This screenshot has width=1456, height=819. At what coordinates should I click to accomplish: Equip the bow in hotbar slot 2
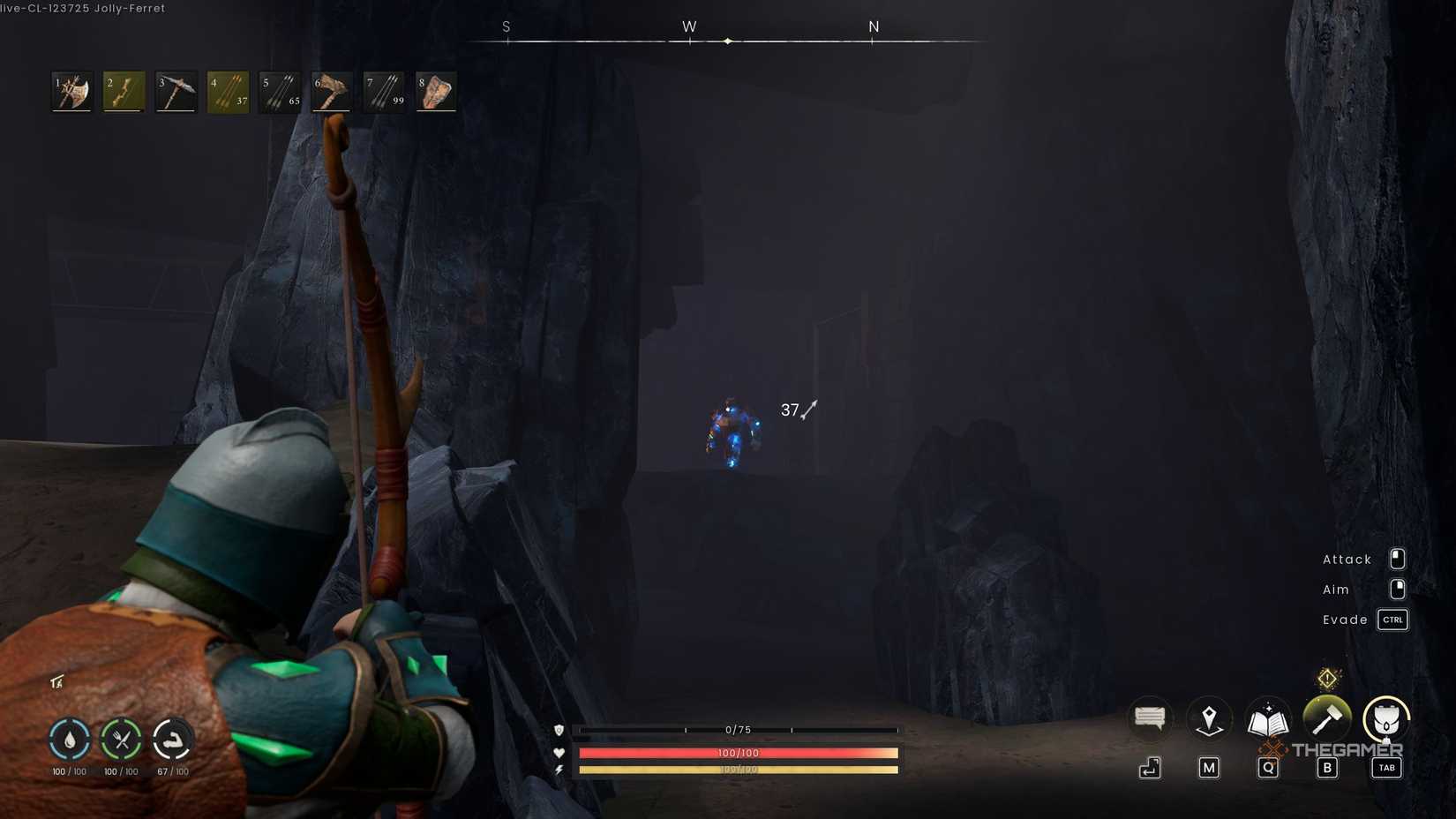tap(123, 92)
